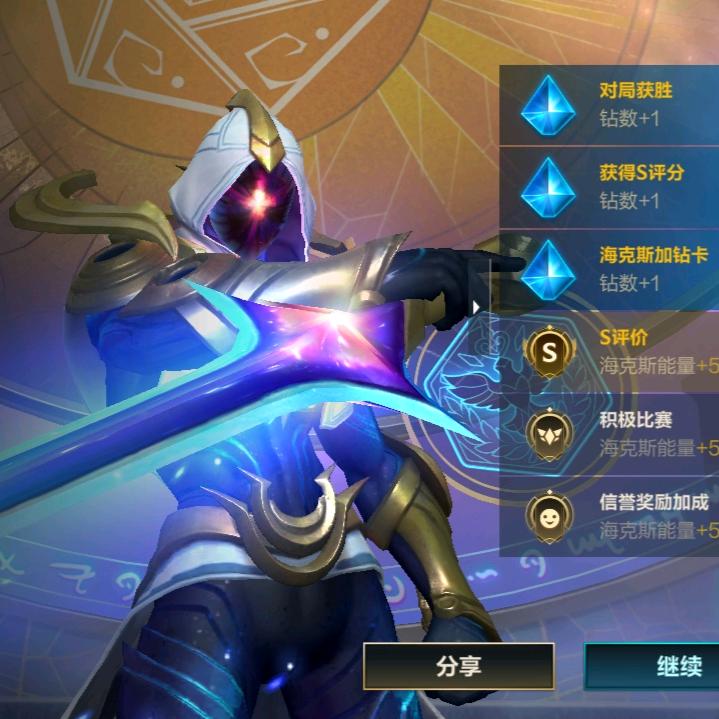Click the S评价 badge icon
This screenshot has width=719, height=719.
551,351
